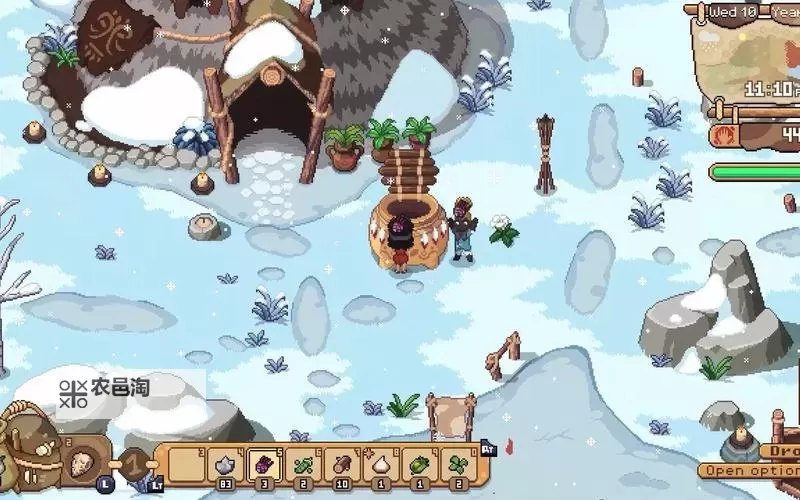The width and height of the screenshot is (800, 500).
Task: Pick the white garlic bulb slot
Action: pos(381,465)
